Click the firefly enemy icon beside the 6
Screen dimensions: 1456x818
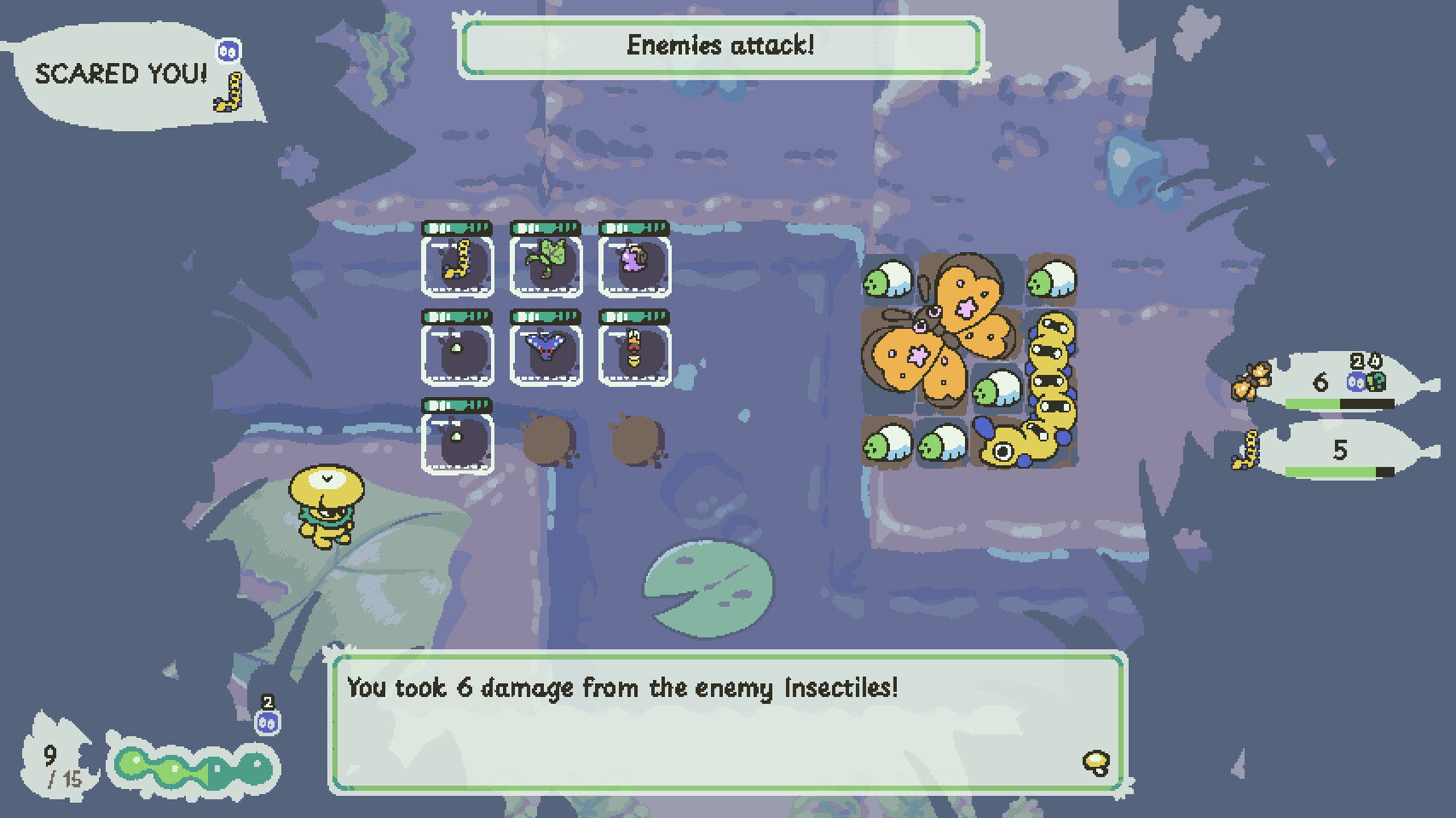click(x=1251, y=381)
